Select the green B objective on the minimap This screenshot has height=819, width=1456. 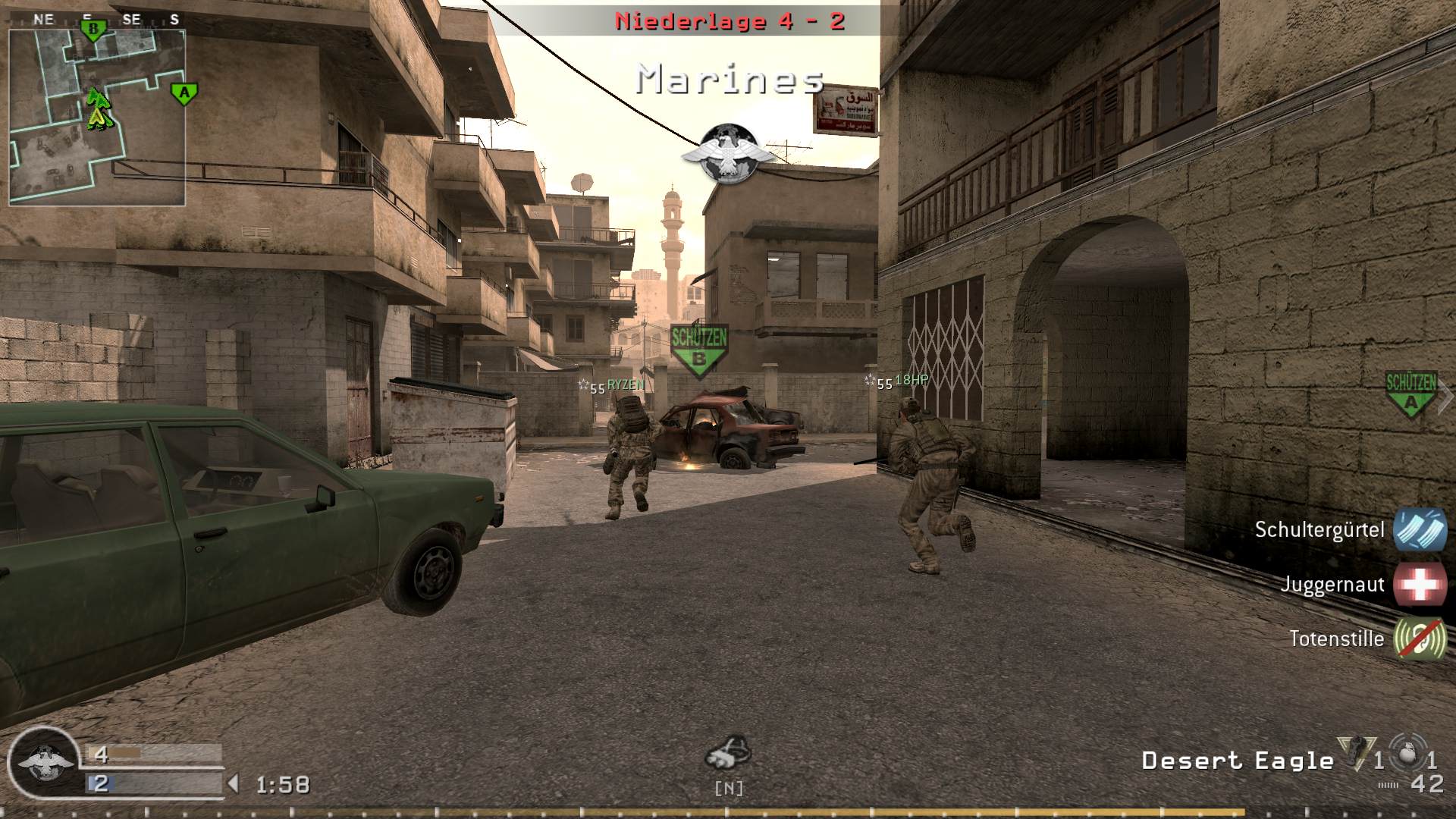click(91, 28)
